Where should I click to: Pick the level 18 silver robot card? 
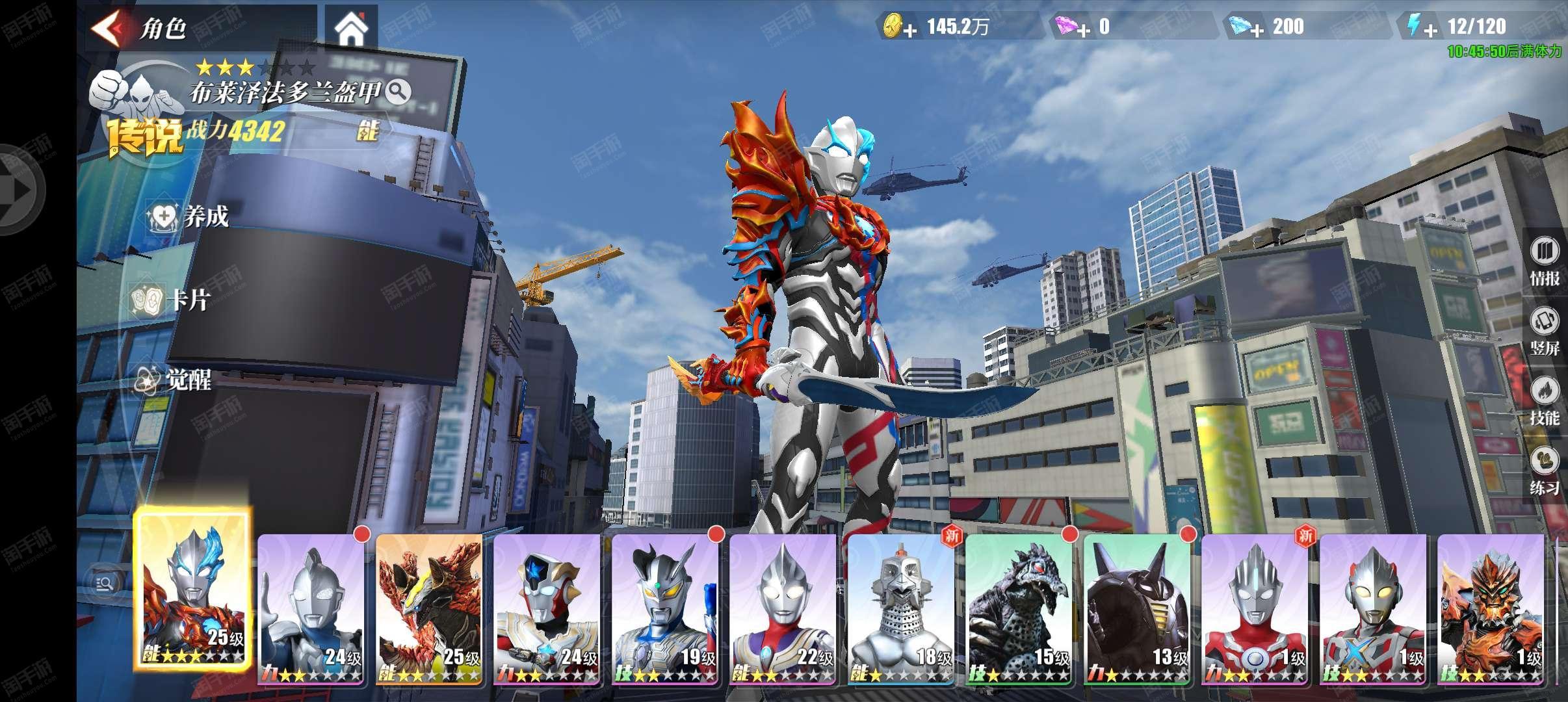(x=900, y=609)
